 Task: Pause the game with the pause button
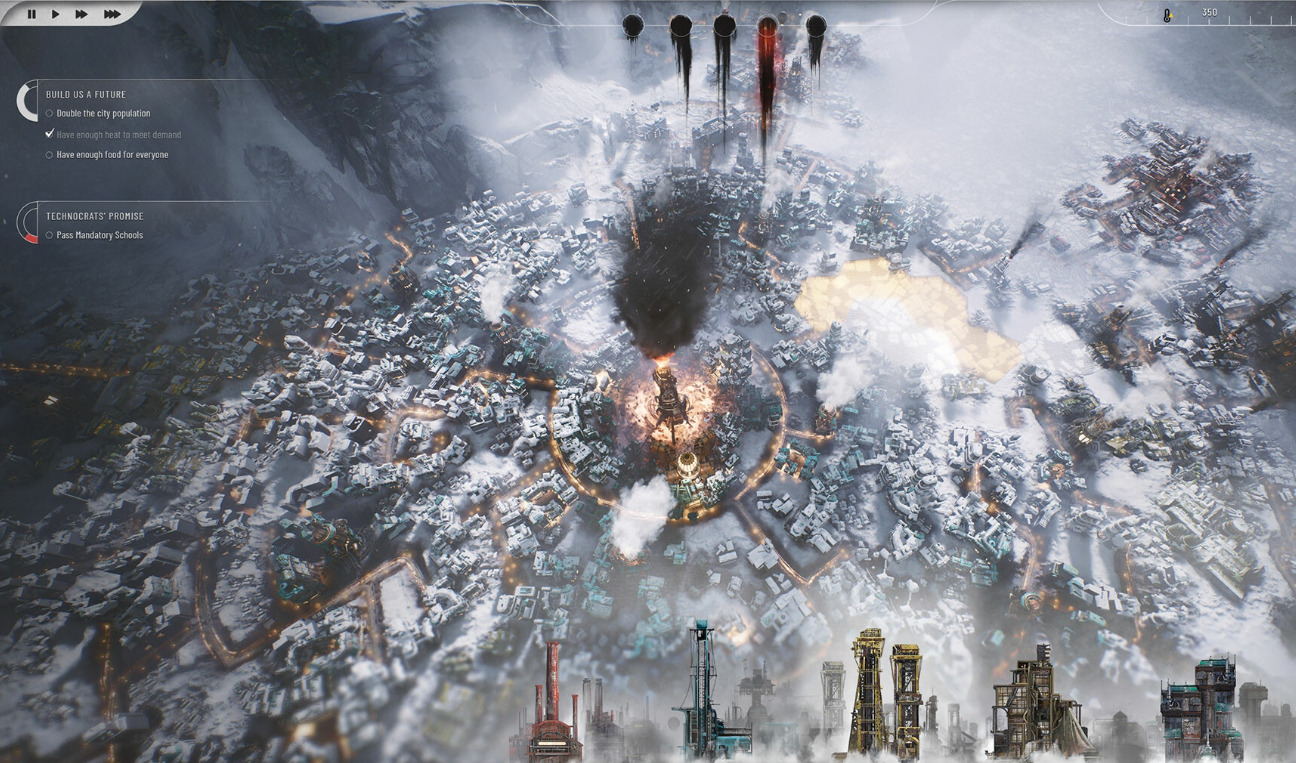(31, 14)
